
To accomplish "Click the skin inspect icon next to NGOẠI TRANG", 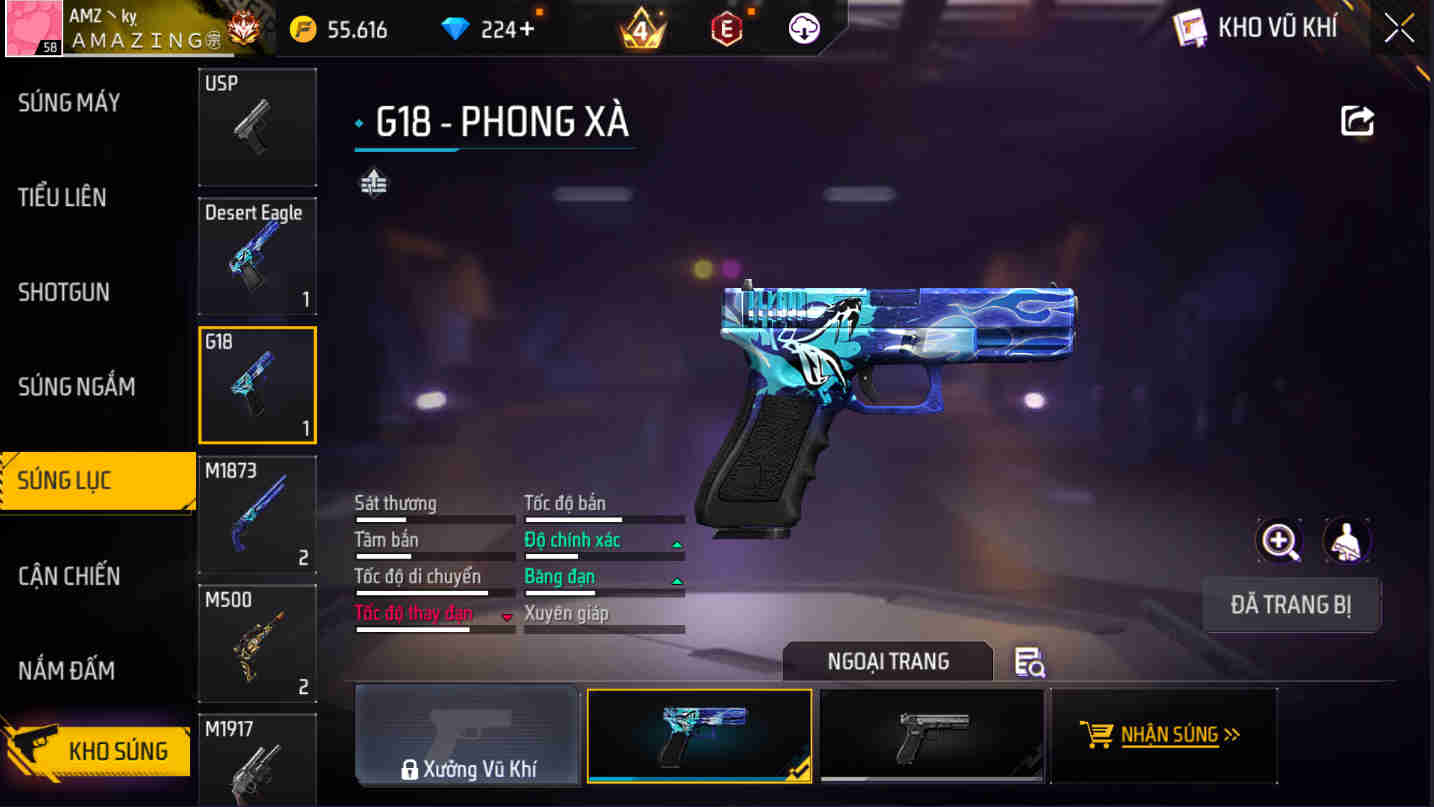I will (x=1030, y=662).
